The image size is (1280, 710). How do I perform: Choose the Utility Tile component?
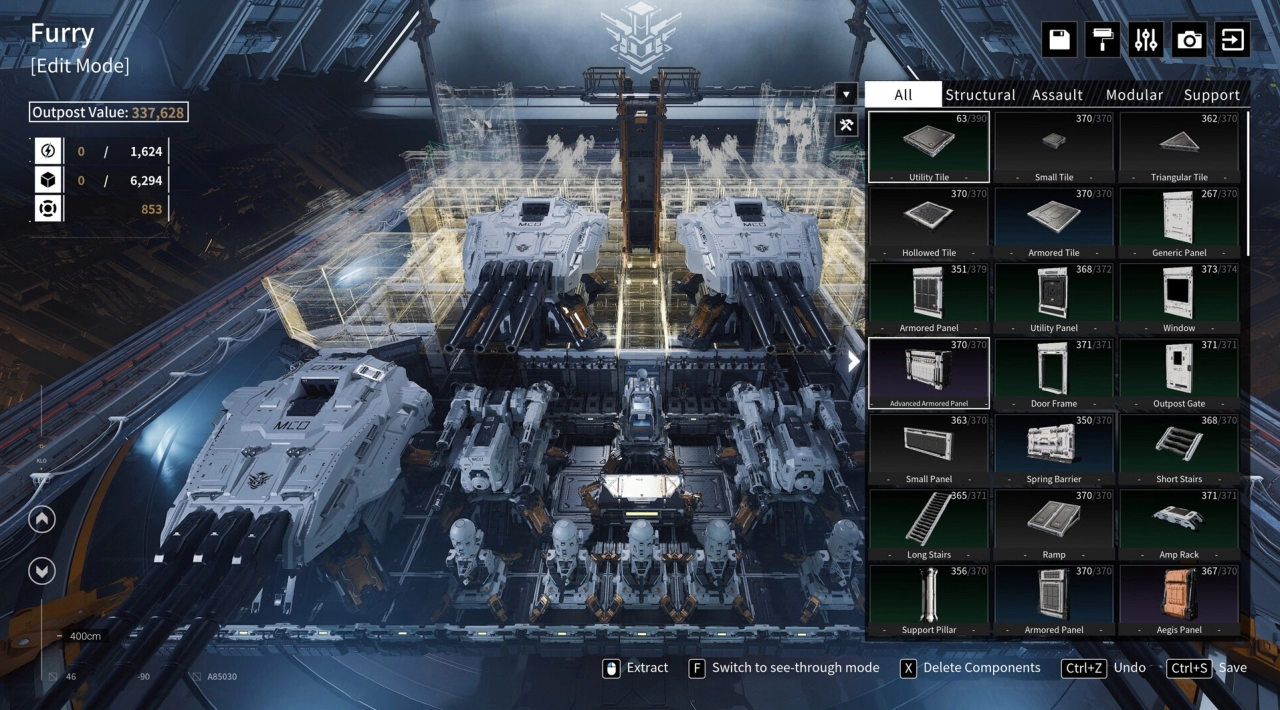[929, 147]
